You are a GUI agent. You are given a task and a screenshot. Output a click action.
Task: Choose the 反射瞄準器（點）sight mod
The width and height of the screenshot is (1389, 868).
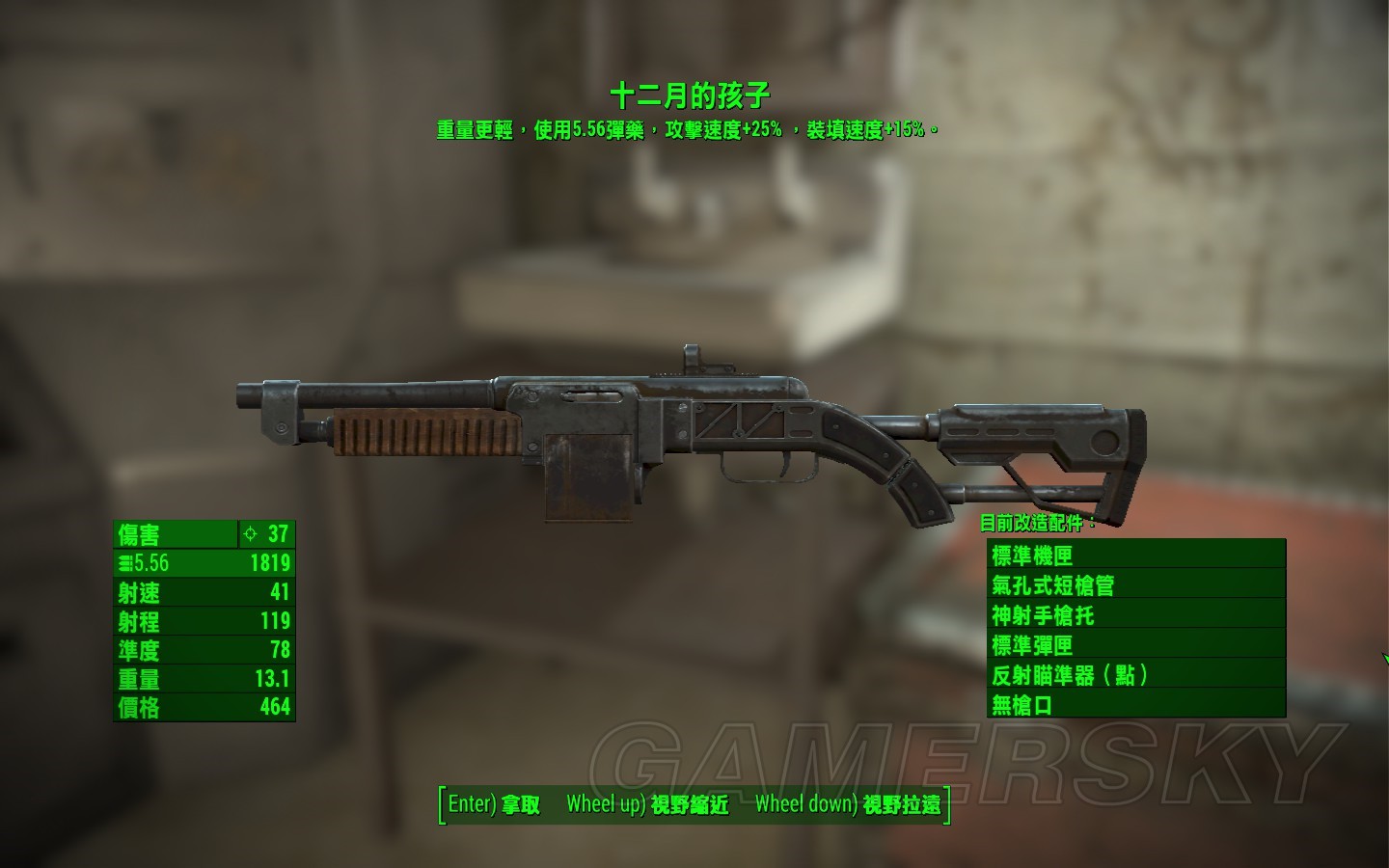(x=1135, y=674)
